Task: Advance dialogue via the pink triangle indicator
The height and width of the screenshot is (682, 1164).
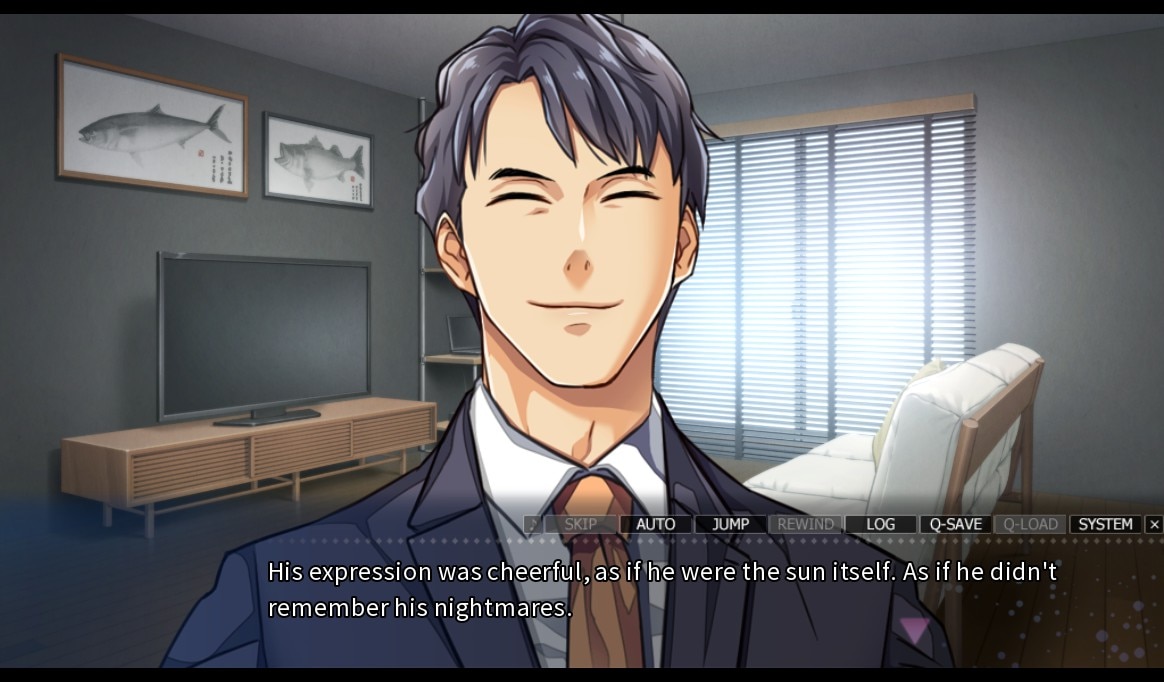Action: [x=914, y=629]
